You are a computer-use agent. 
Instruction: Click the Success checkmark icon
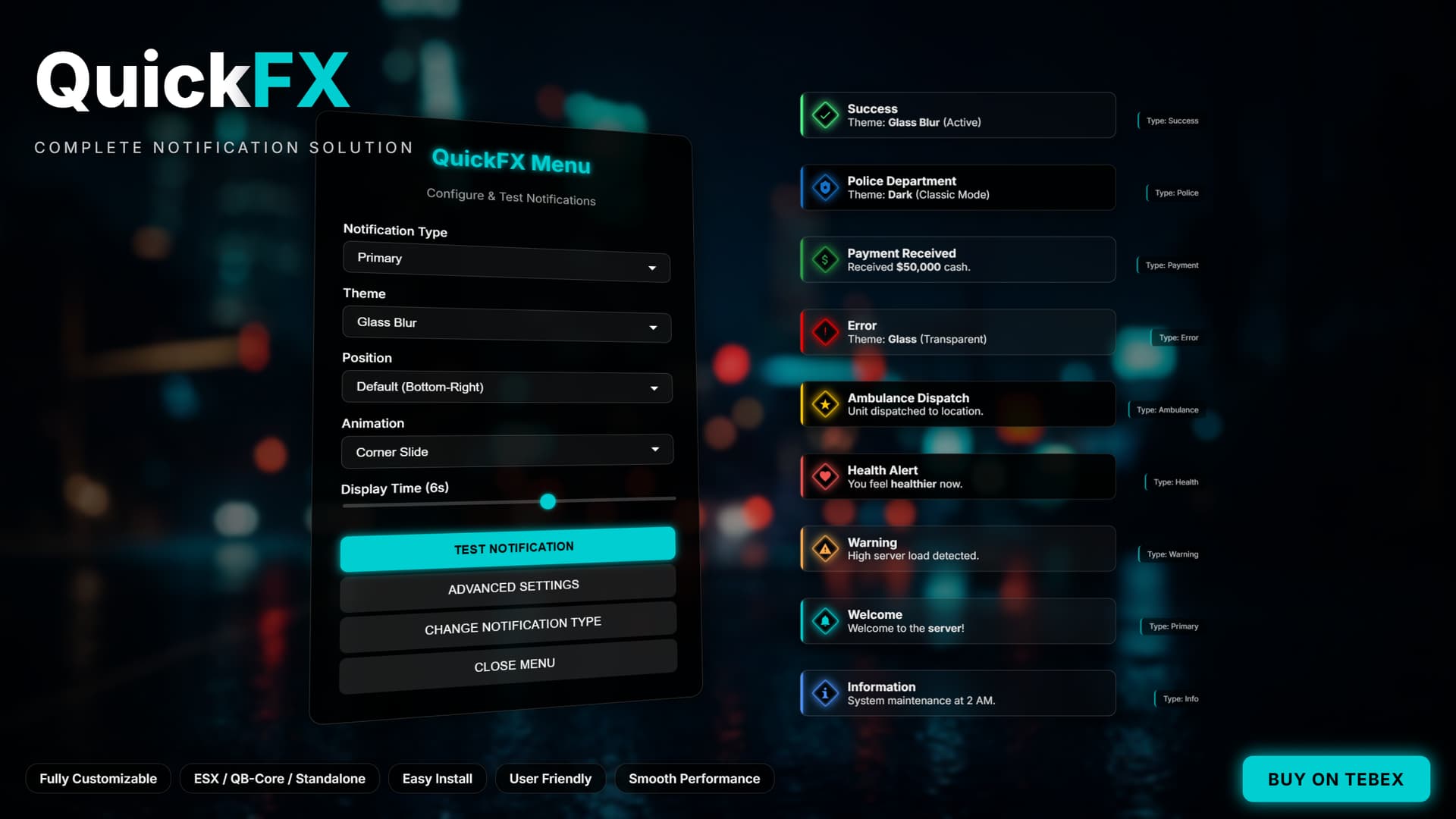pyautogui.click(x=824, y=115)
